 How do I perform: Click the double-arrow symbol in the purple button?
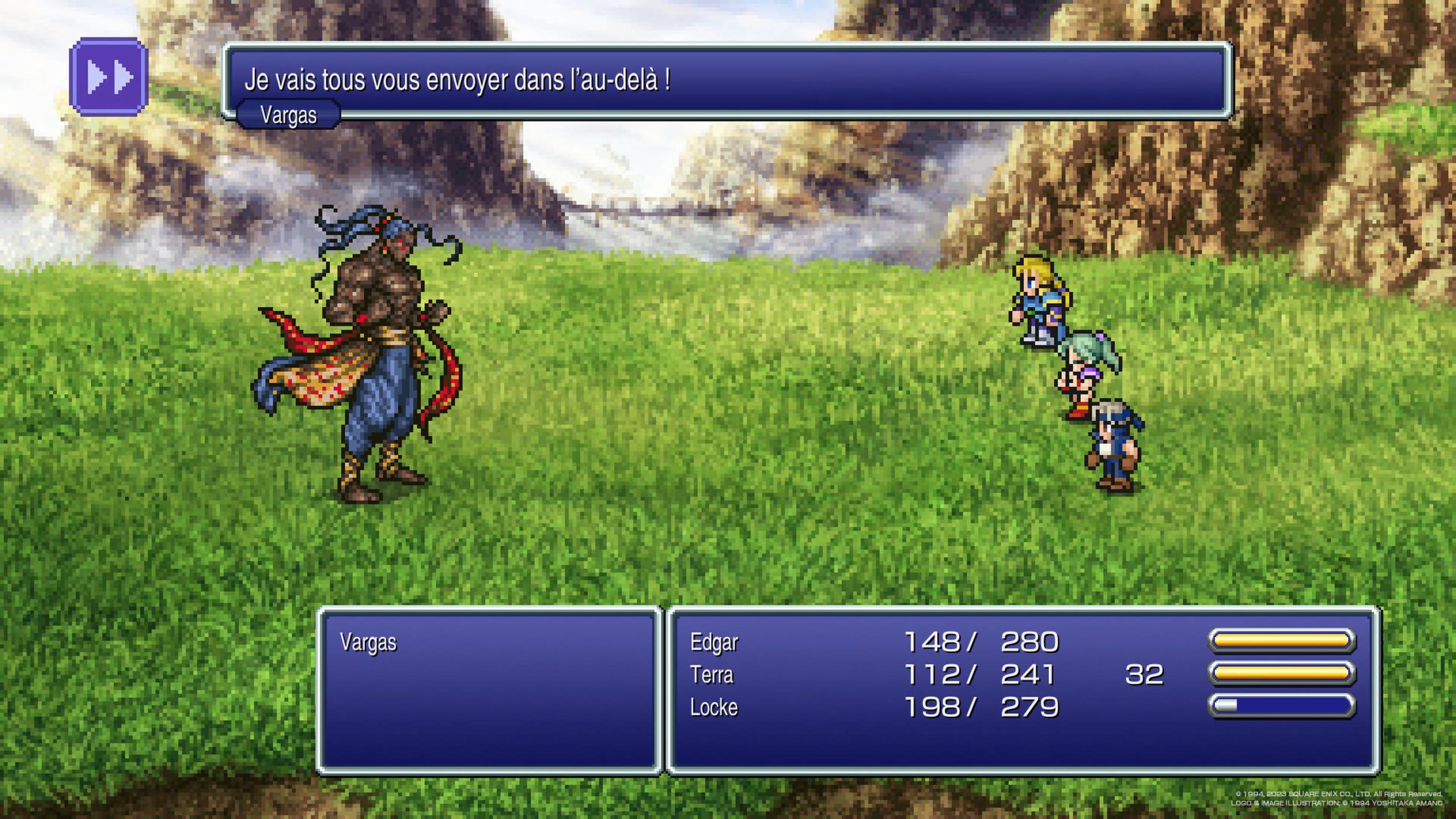[110, 77]
